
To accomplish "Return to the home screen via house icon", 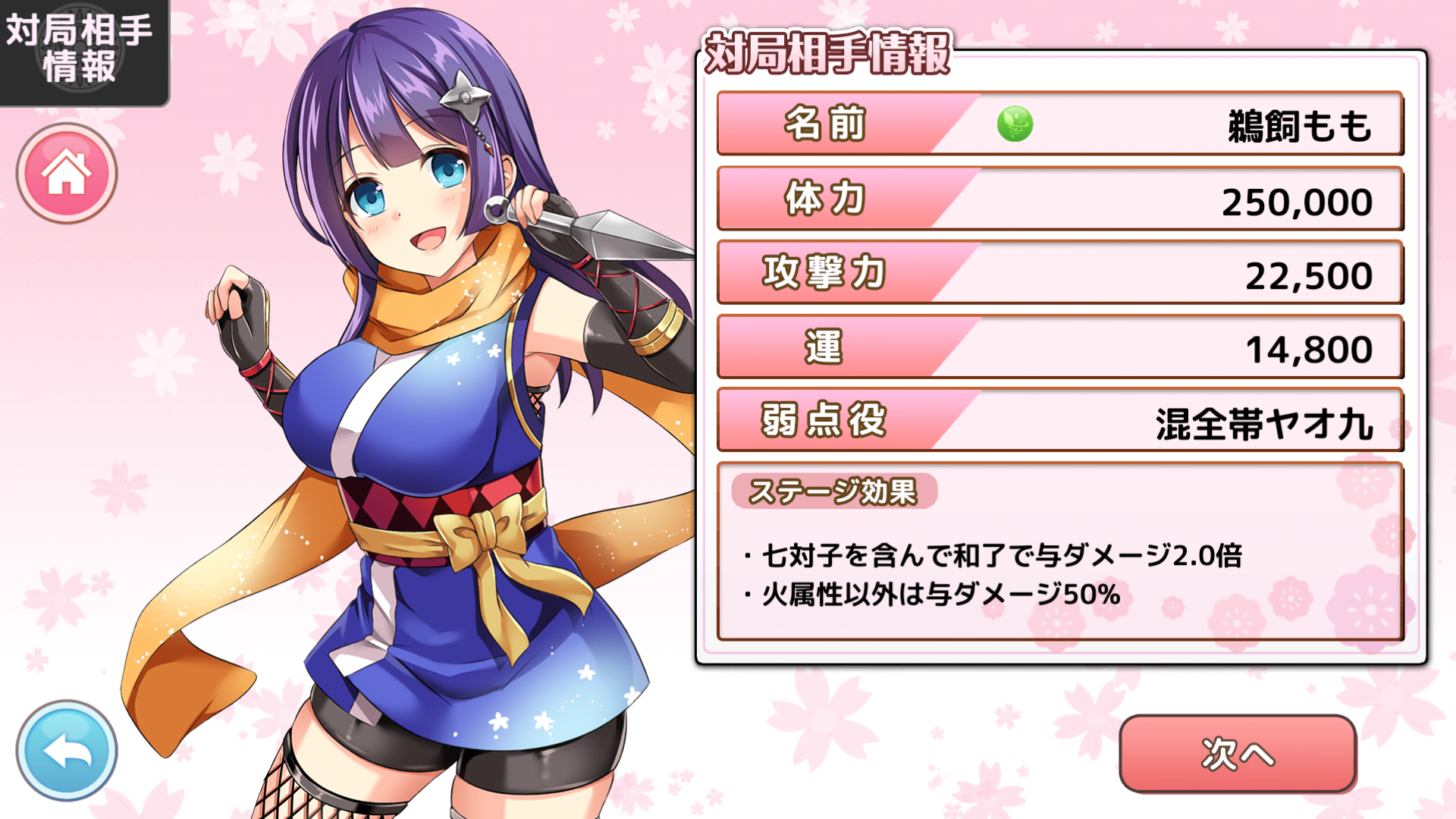I will [67, 174].
